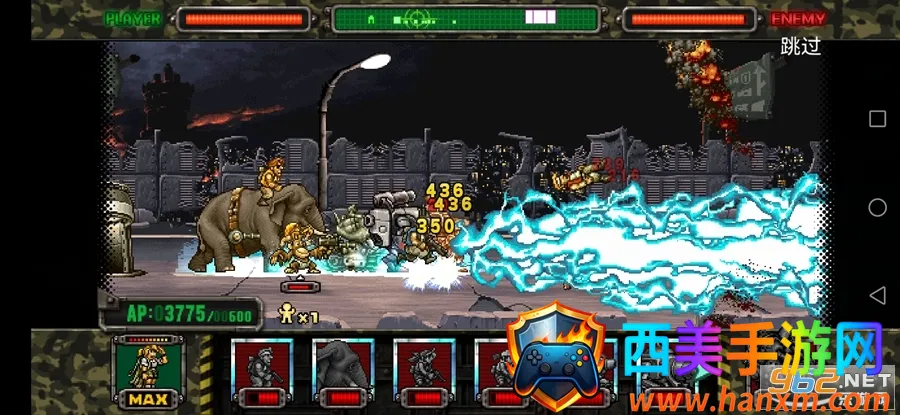Image resolution: width=900 pixels, height=415 pixels.
Task: Skip the battle with the 跳过 button
Action: click(x=800, y=47)
